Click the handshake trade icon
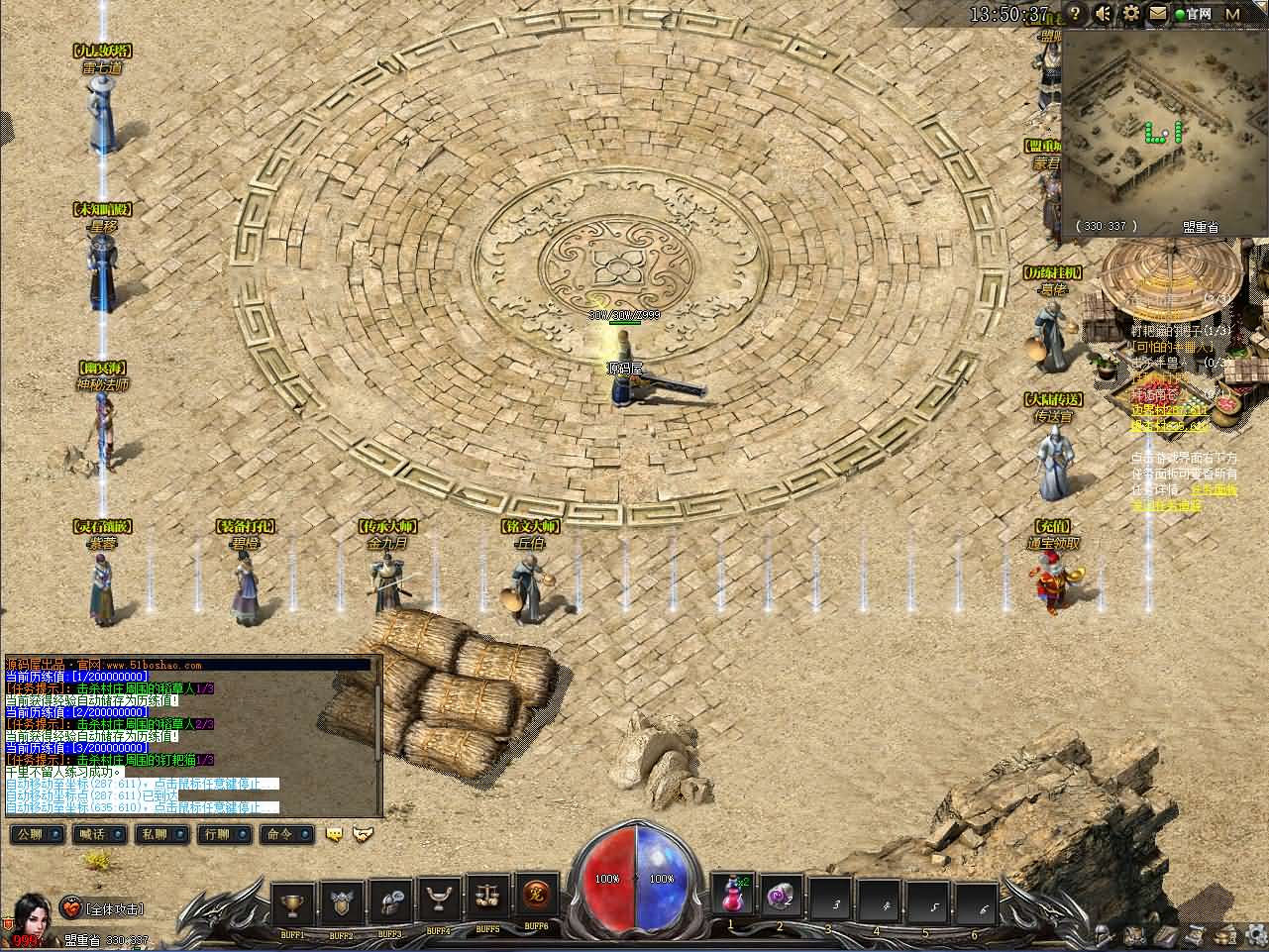 tap(364, 835)
